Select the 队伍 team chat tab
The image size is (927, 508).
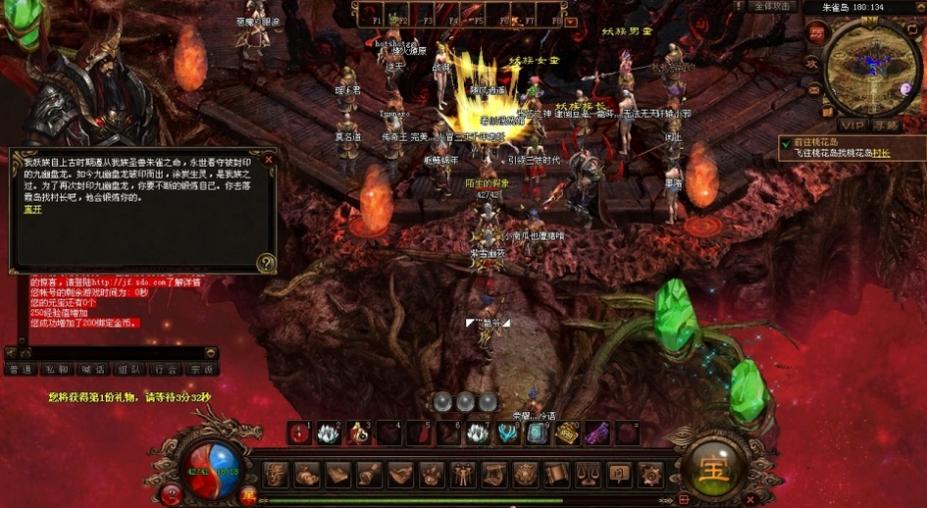click(129, 369)
